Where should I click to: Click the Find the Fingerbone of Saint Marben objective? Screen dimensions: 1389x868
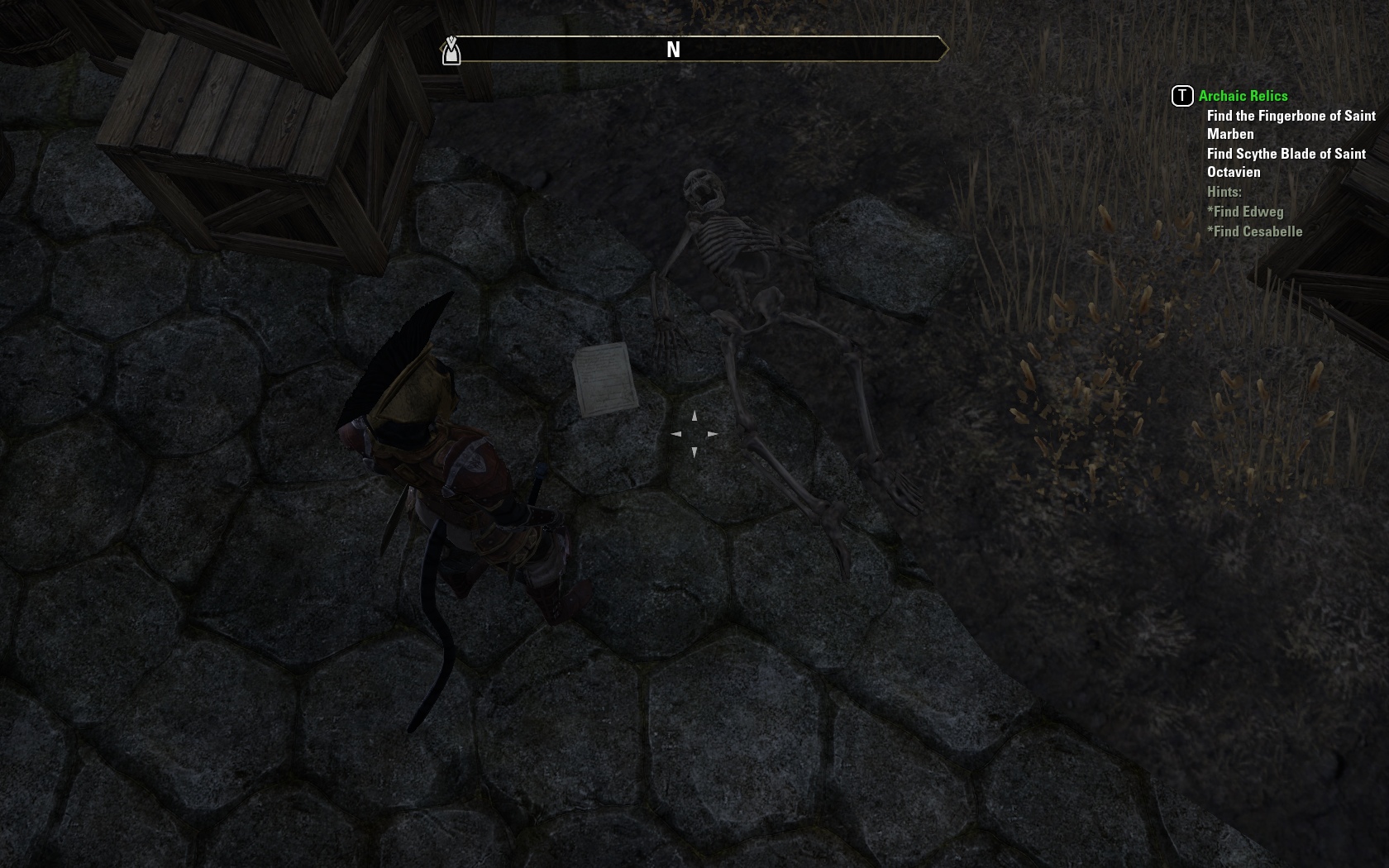[x=1291, y=125]
